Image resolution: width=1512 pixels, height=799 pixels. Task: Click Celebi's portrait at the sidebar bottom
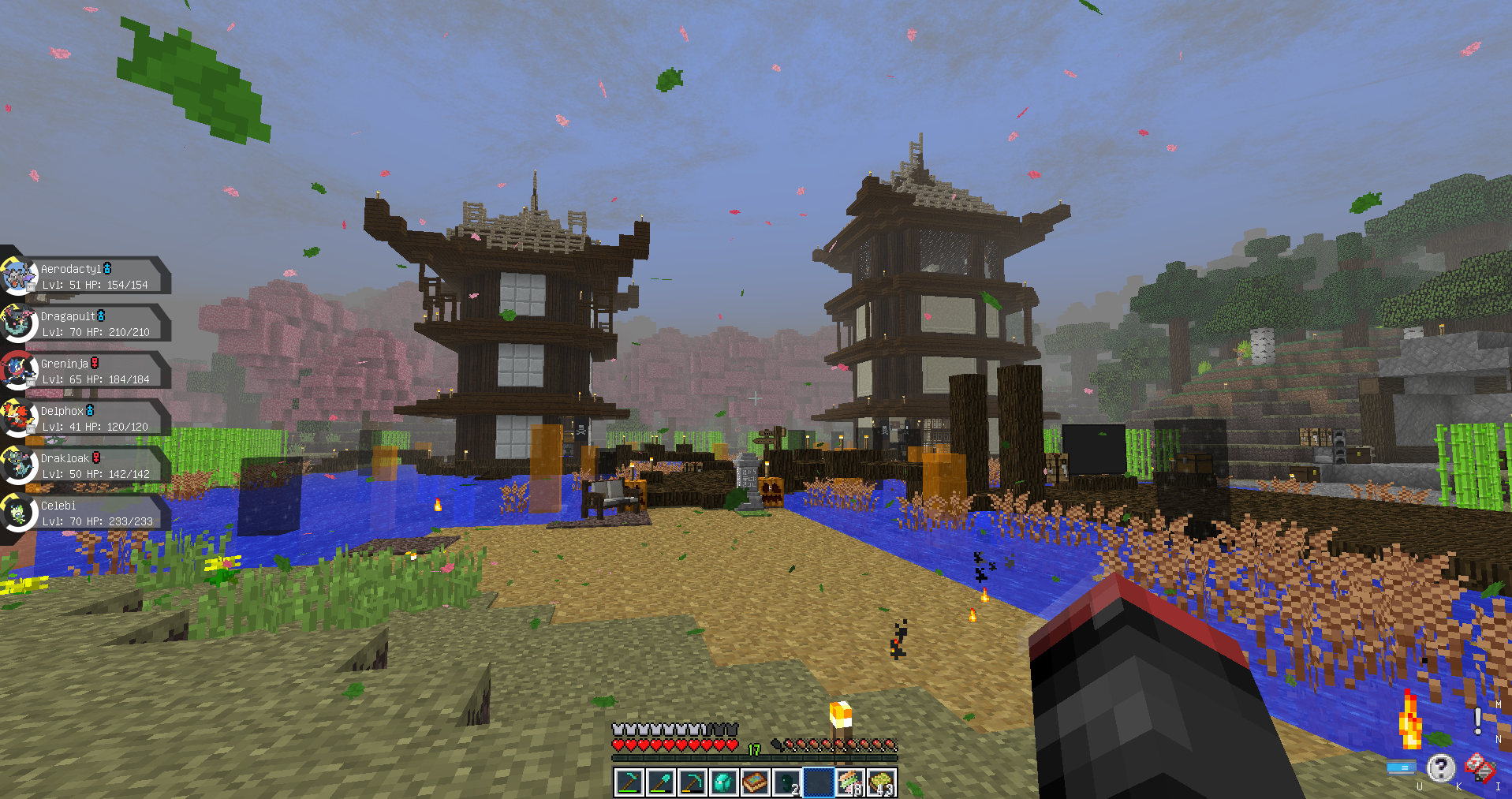(19, 513)
